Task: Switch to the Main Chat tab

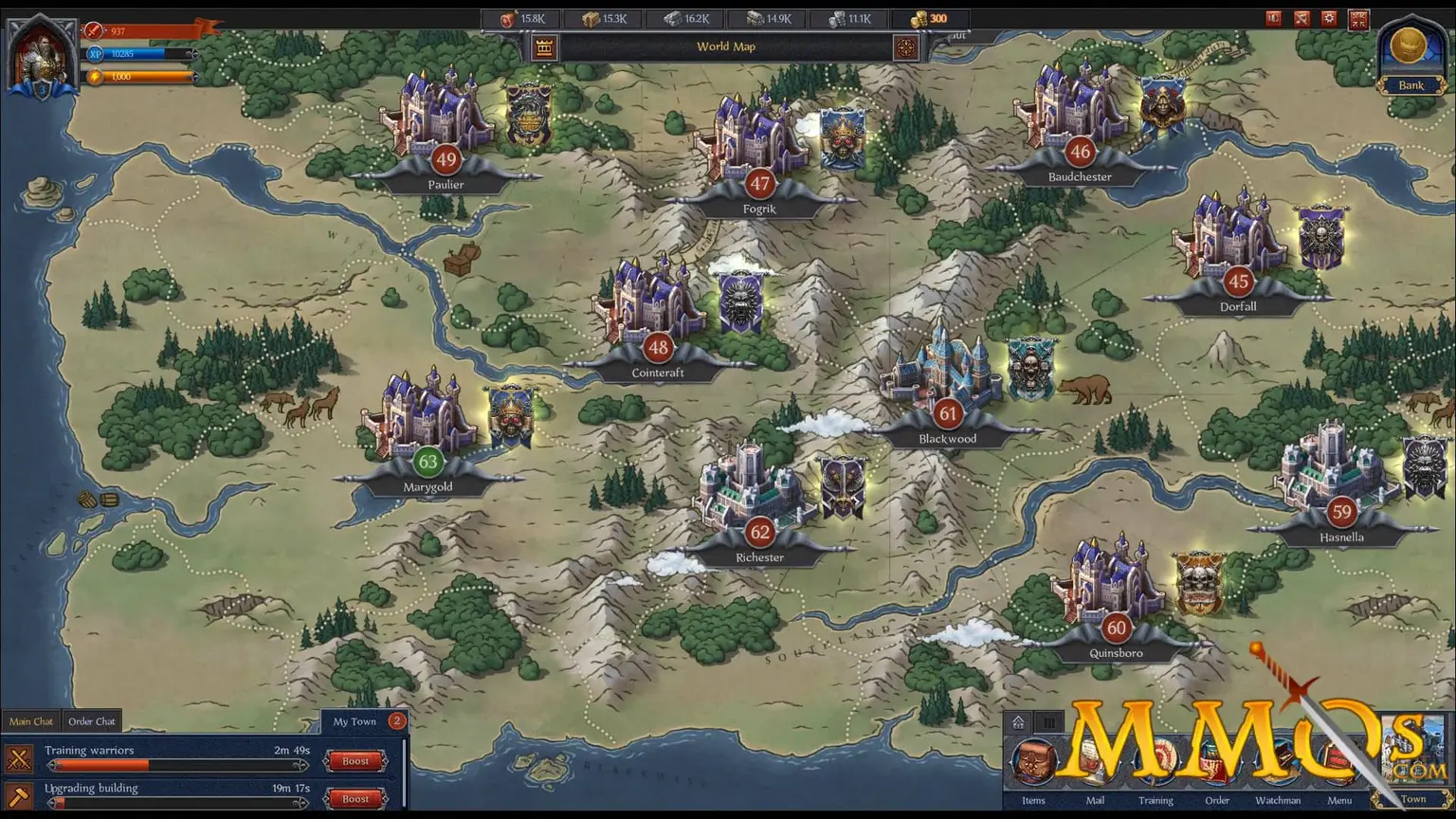Action: pyautogui.click(x=31, y=721)
